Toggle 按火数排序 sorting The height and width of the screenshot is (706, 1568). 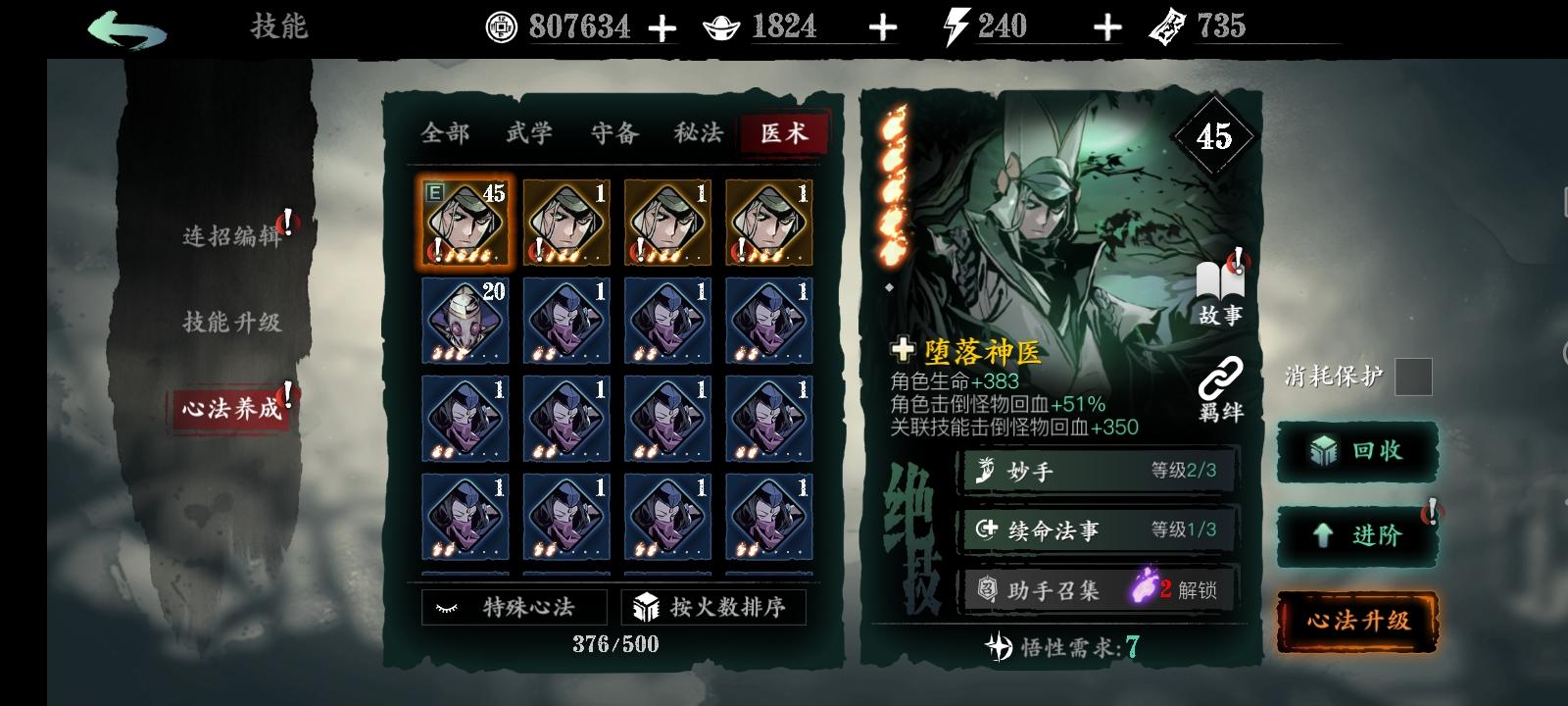(x=714, y=607)
